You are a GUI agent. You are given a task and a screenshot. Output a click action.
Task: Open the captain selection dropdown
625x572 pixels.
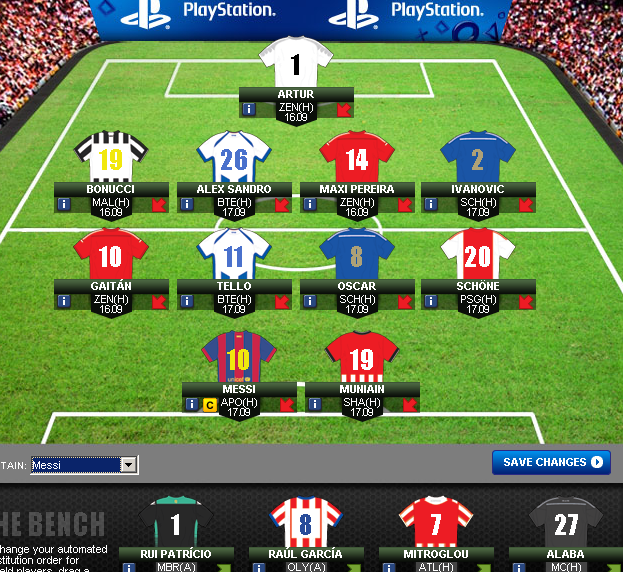(x=128, y=465)
